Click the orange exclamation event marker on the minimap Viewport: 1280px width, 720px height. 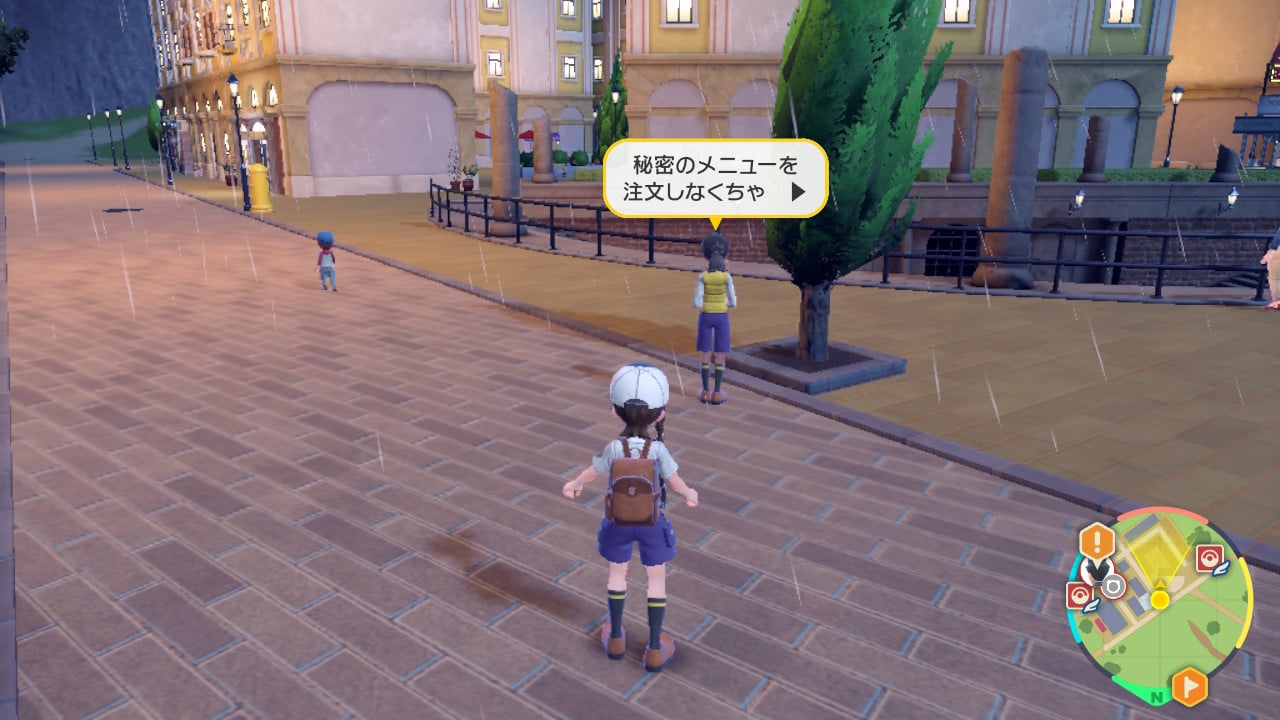pos(1097,539)
